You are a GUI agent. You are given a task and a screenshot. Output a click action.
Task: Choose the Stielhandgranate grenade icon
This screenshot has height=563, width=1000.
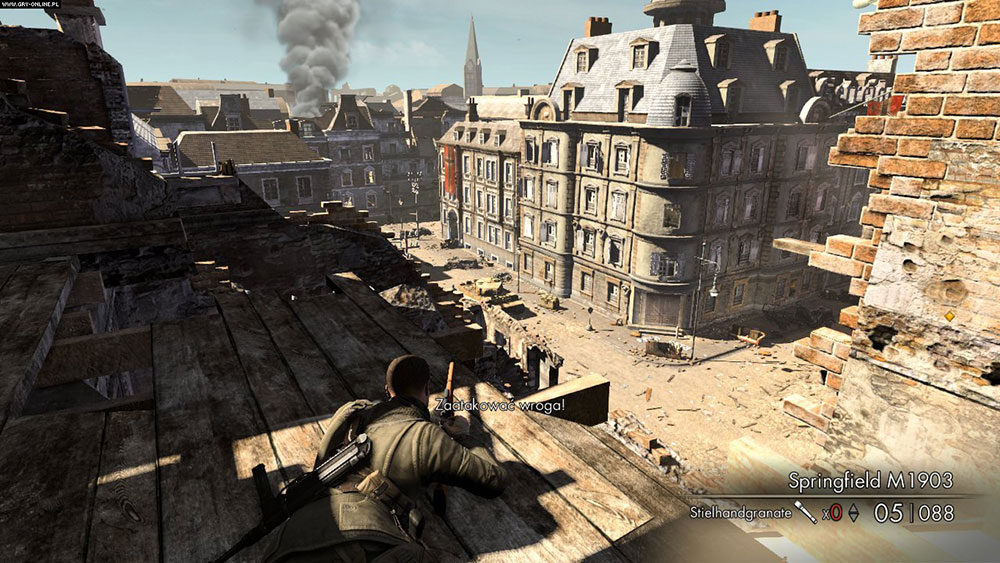click(805, 512)
